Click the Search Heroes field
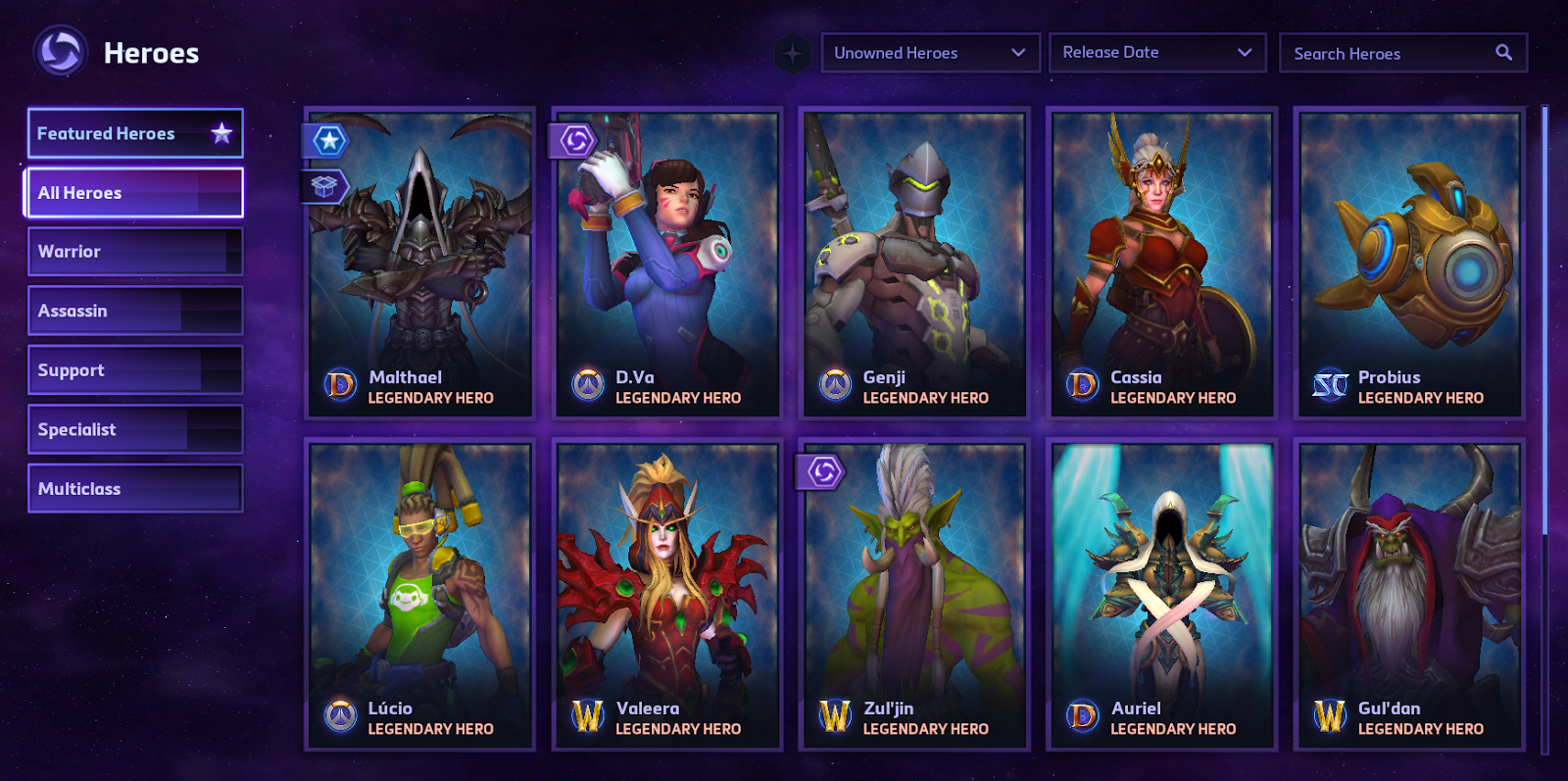This screenshot has height=781, width=1568. (x=1392, y=54)
